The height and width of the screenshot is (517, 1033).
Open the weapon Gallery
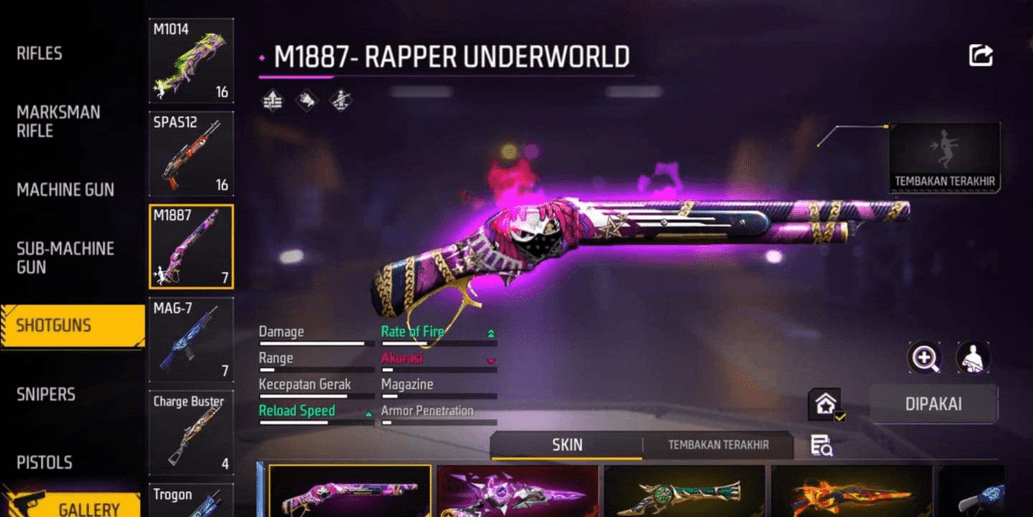coord(90,508)
